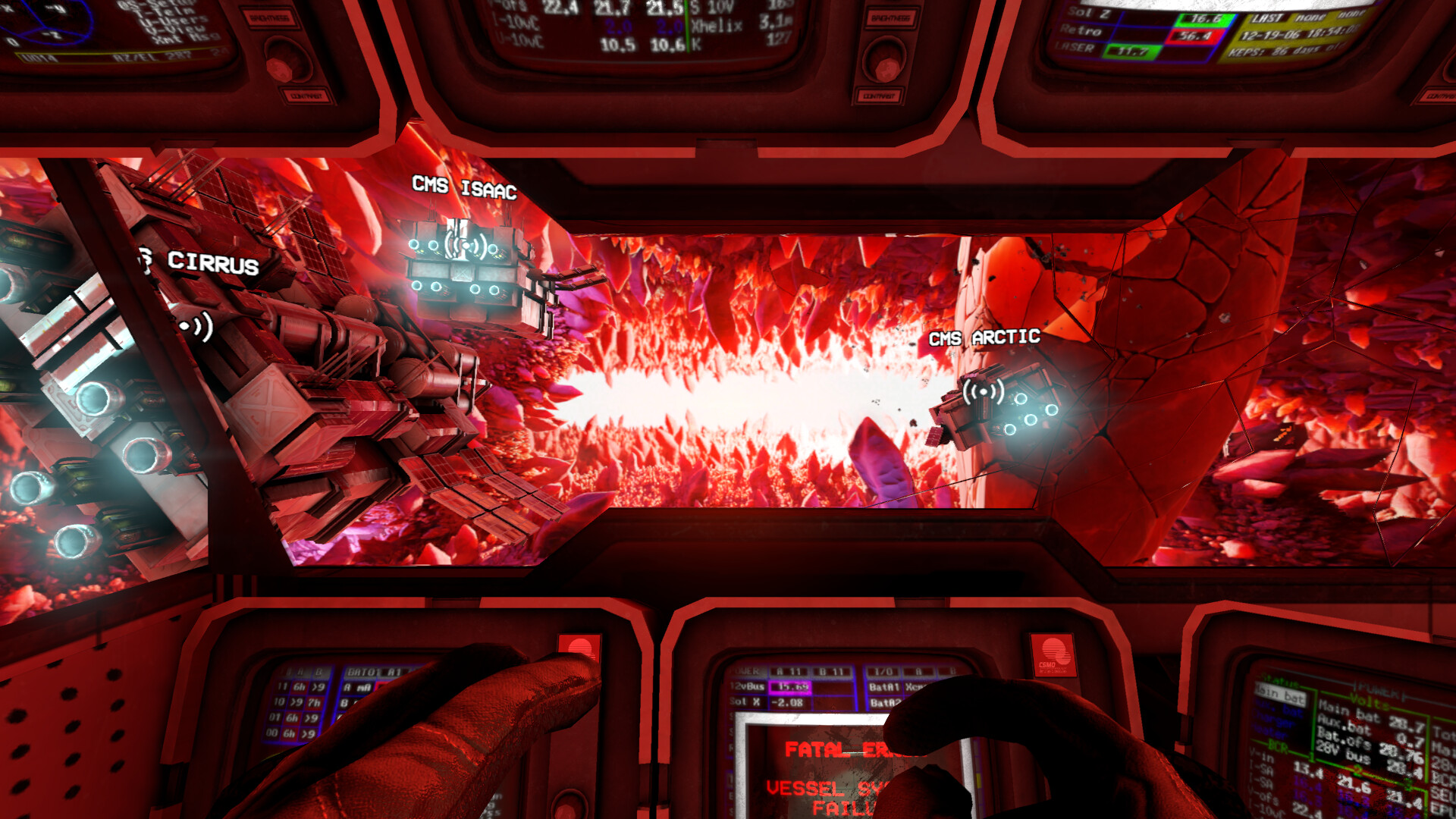Image resolution: width=1456 pixels, height=819 pixels.
Task: Switch to the A 11 tab on power display
Action: tap(790, 671)
